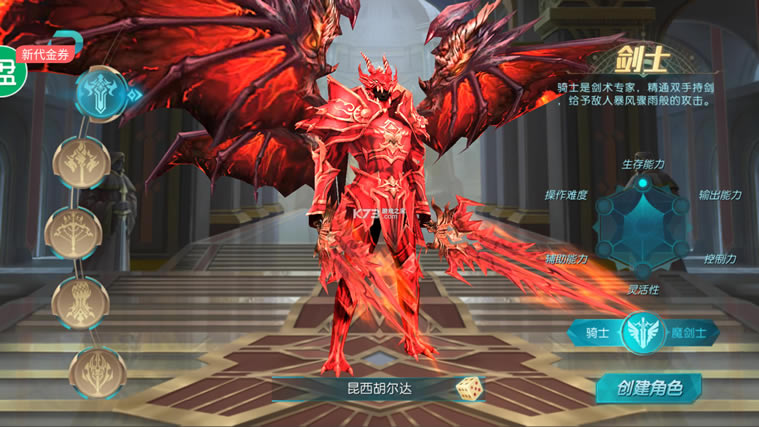Switch to the 骑士 knight branch

click(x=596, y=333)
